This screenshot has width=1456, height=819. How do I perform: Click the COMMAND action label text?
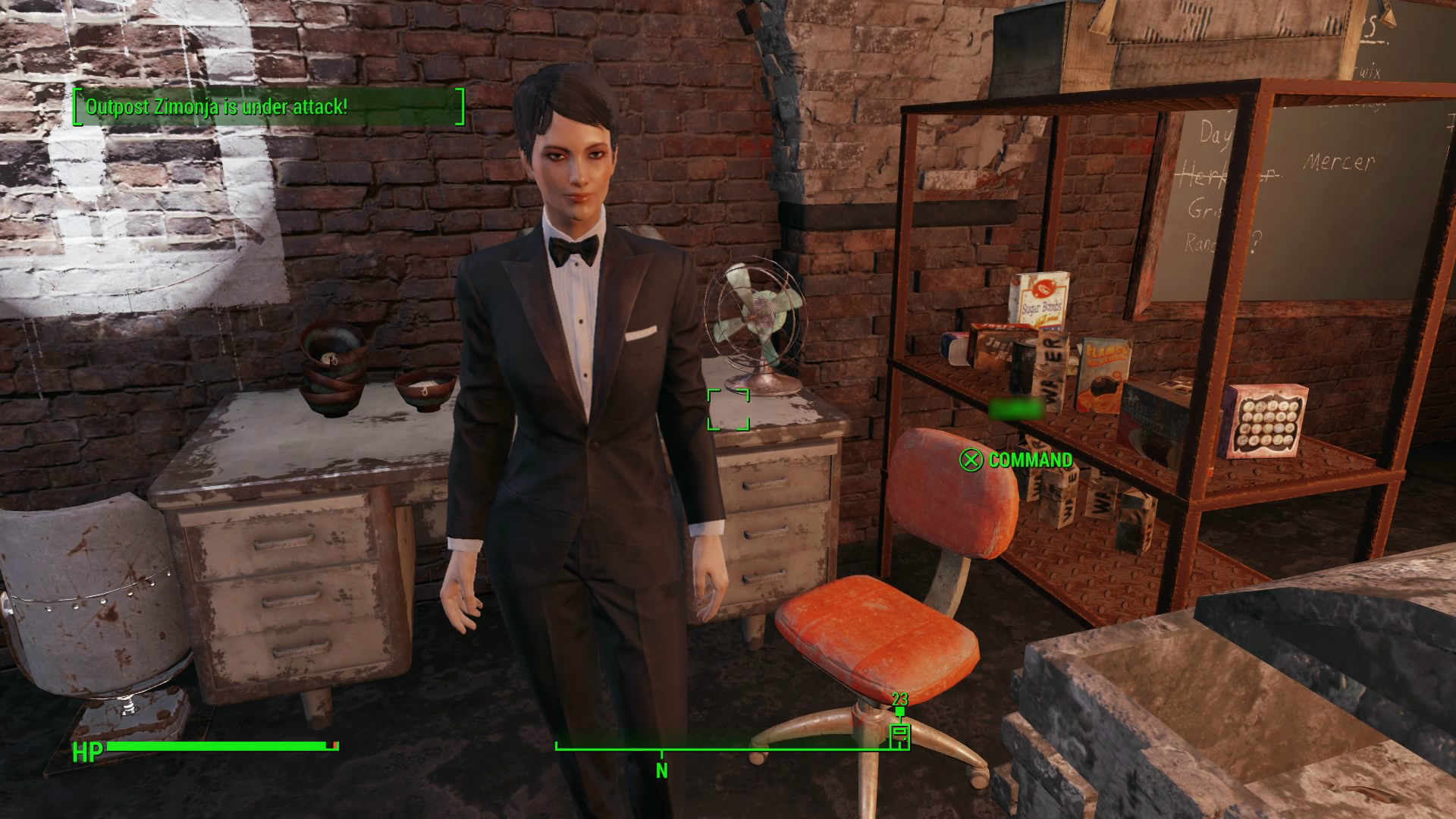(x=1030, y=460)
